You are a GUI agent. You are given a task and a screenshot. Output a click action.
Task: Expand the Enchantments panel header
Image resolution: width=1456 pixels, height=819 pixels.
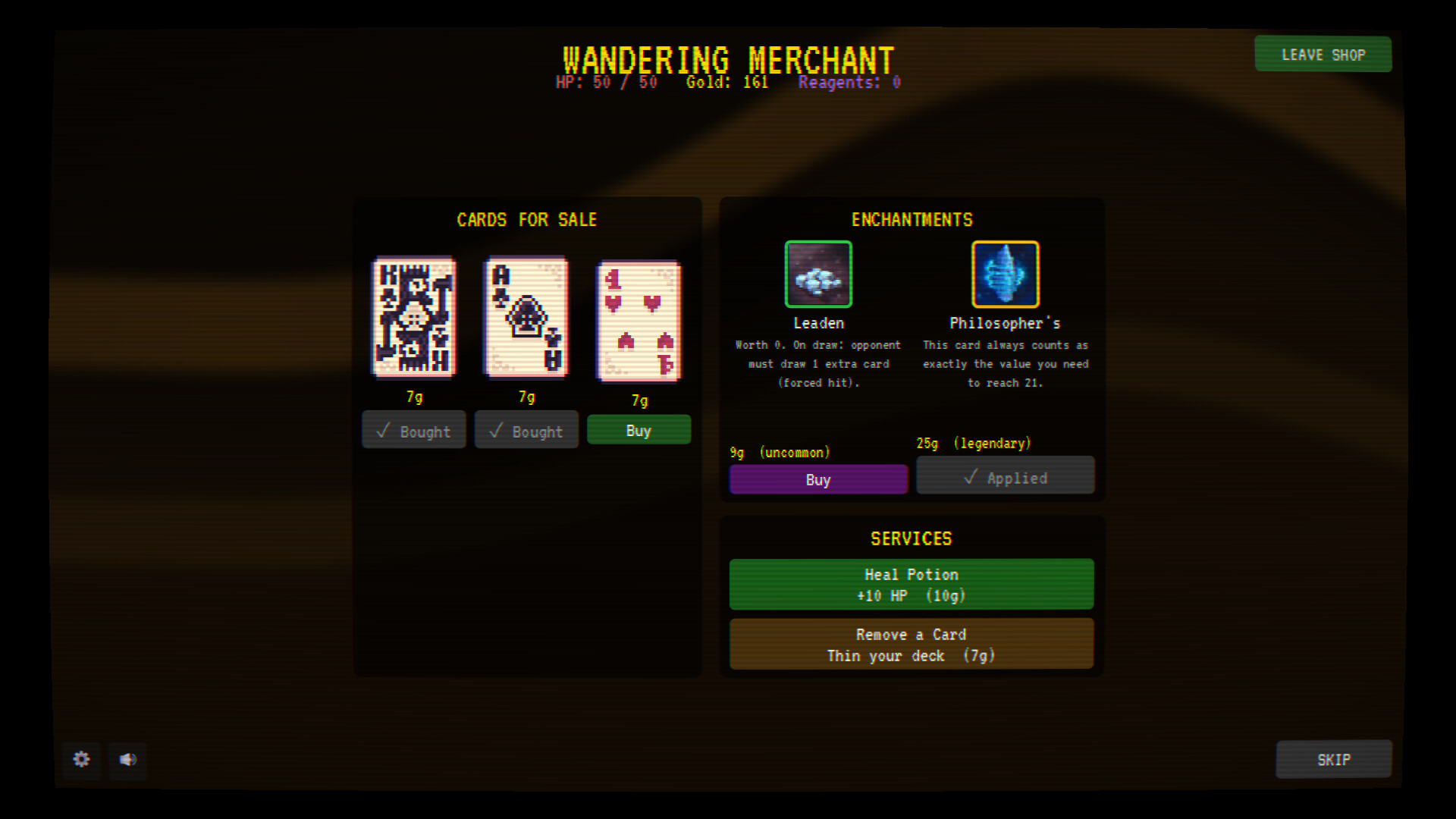click(x=911, y=220)
